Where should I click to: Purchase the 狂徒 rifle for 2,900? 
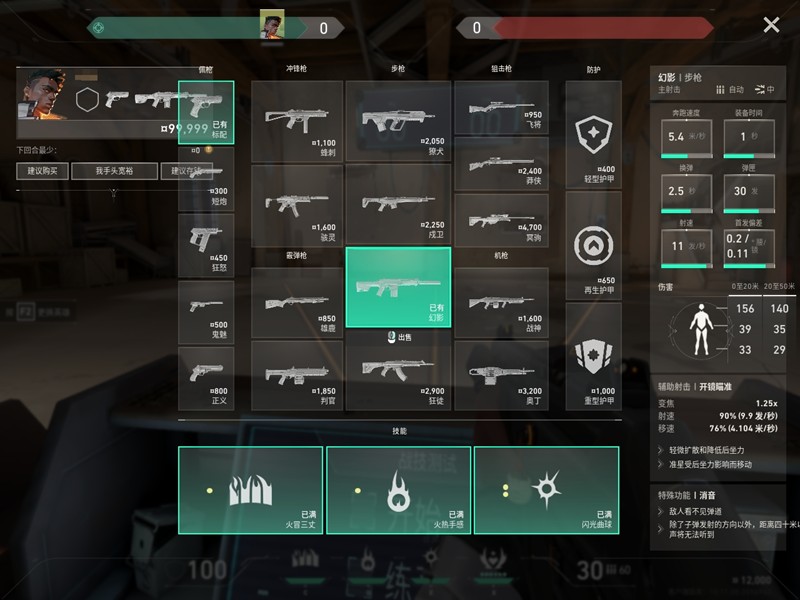point(398,374)
